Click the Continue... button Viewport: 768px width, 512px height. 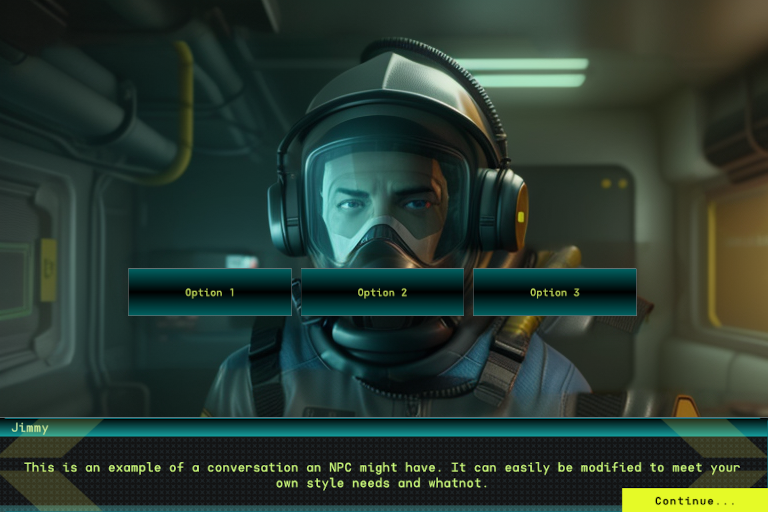[x=695, y=500]
